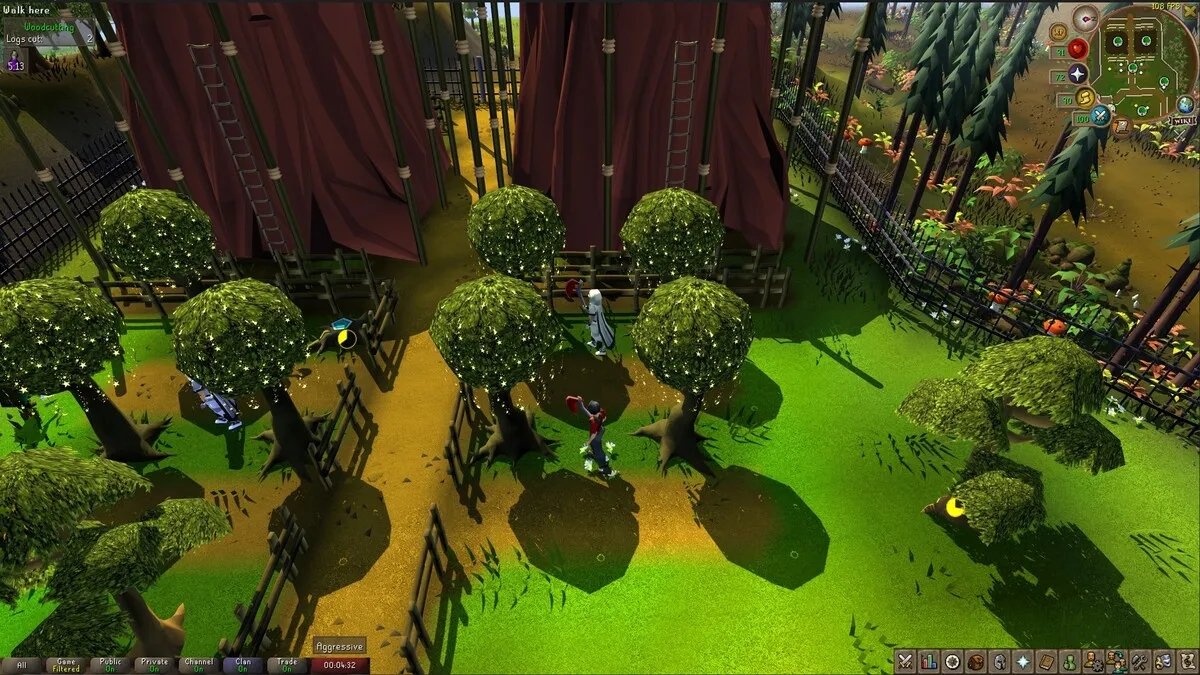1200x675 pixels.
Task: Open the Emotes masks tab
Action: (1163, 661)
